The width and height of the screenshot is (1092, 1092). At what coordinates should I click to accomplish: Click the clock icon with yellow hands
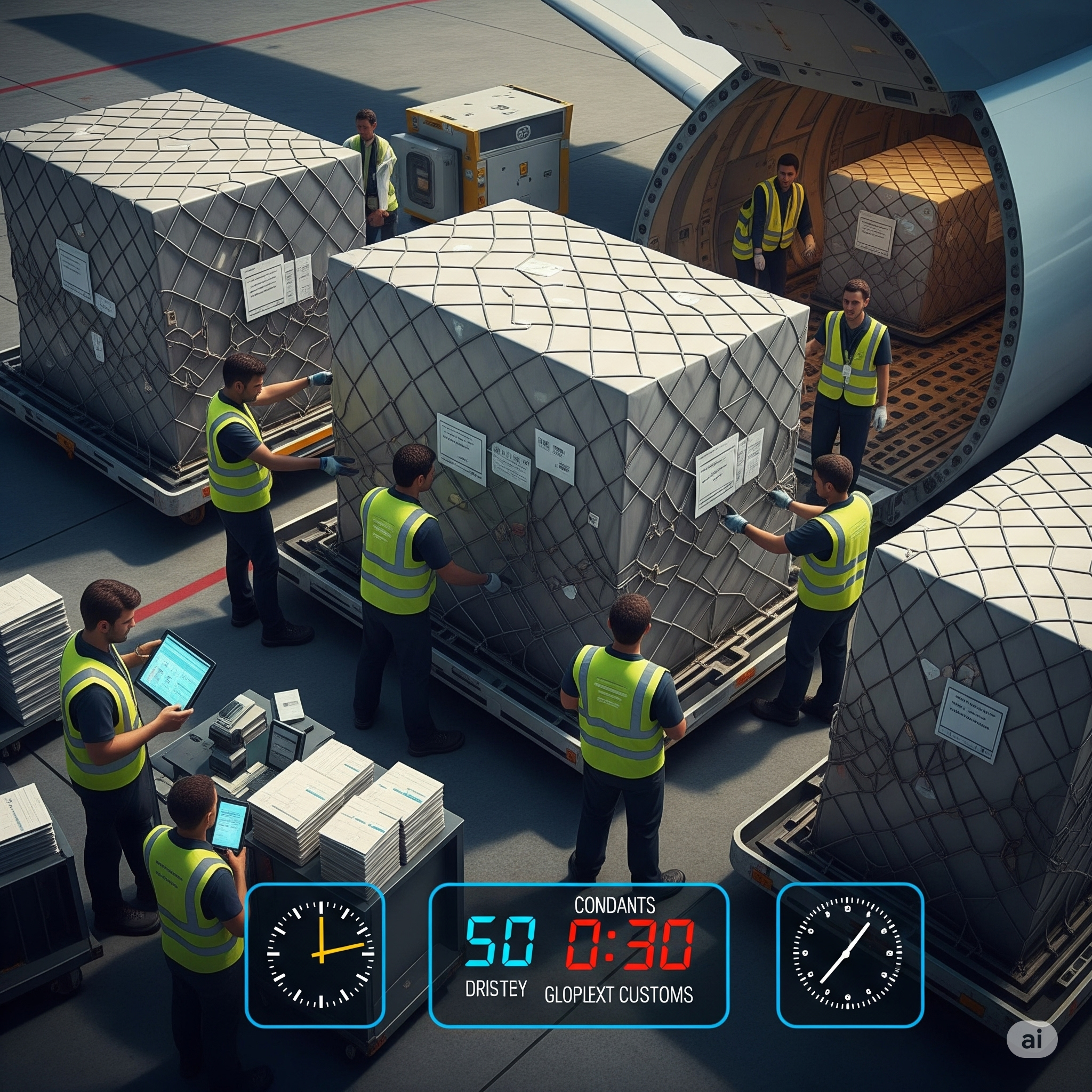320,954
